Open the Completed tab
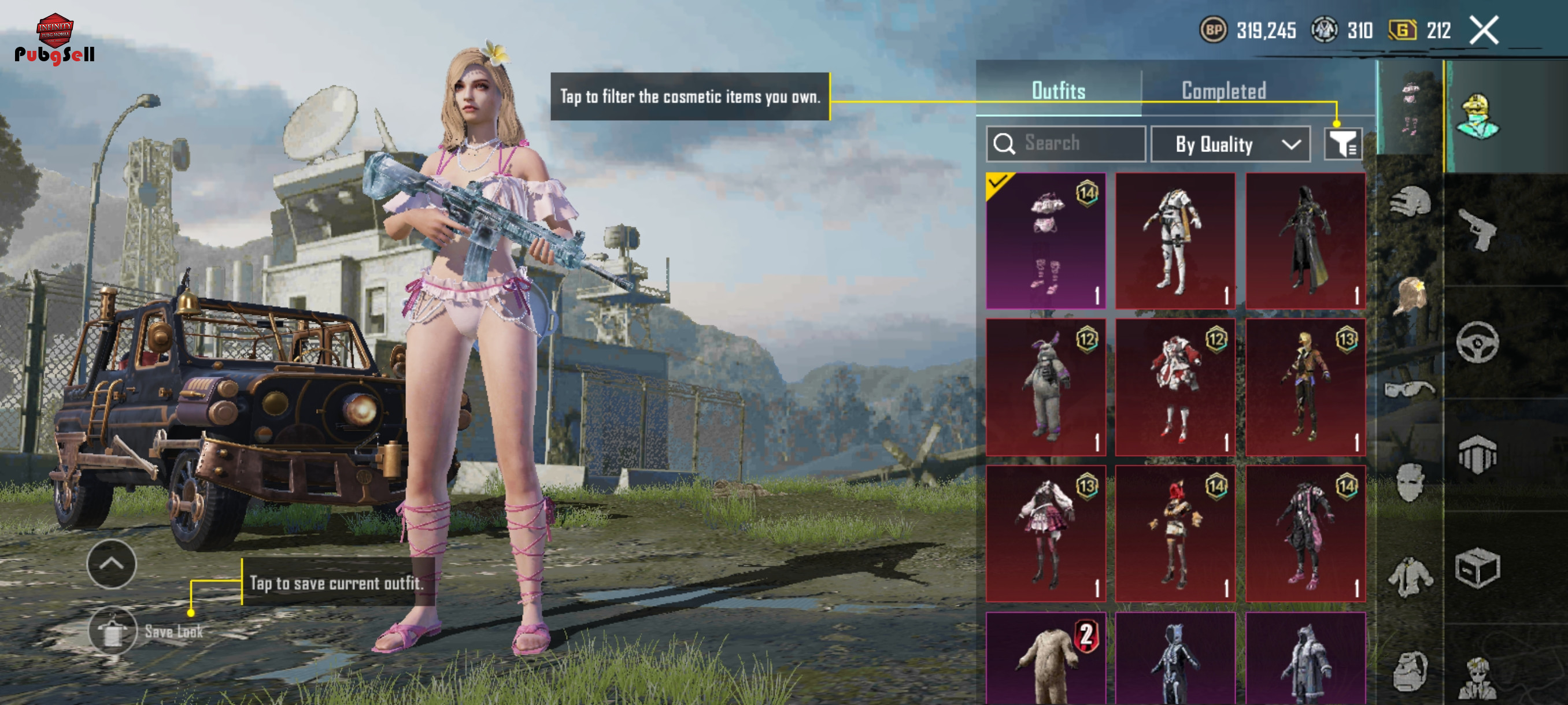This screenshot has height=705, width=1568. 1223,91
